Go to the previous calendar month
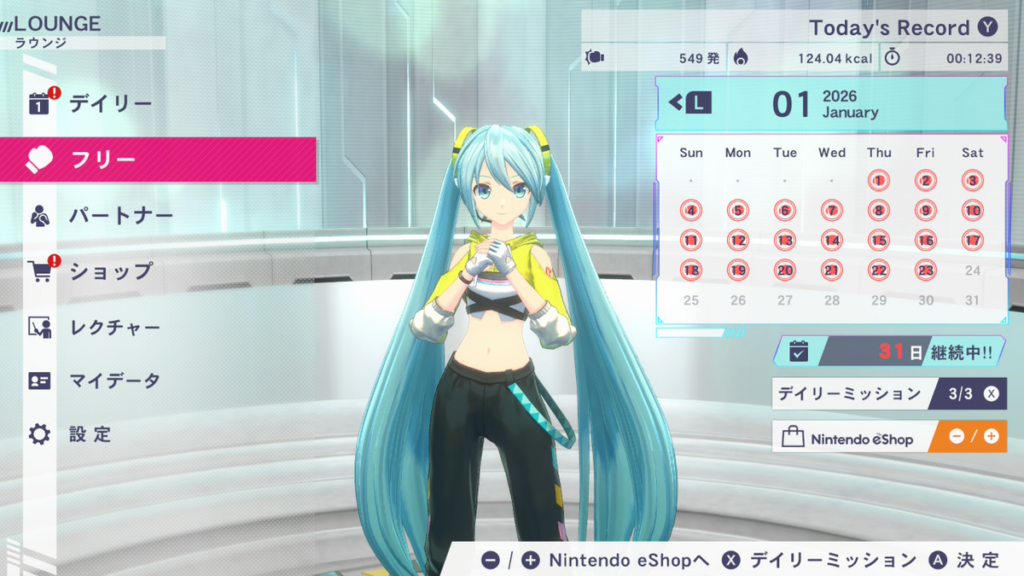The image size is (1024, 576). click(x=691, y=103)
